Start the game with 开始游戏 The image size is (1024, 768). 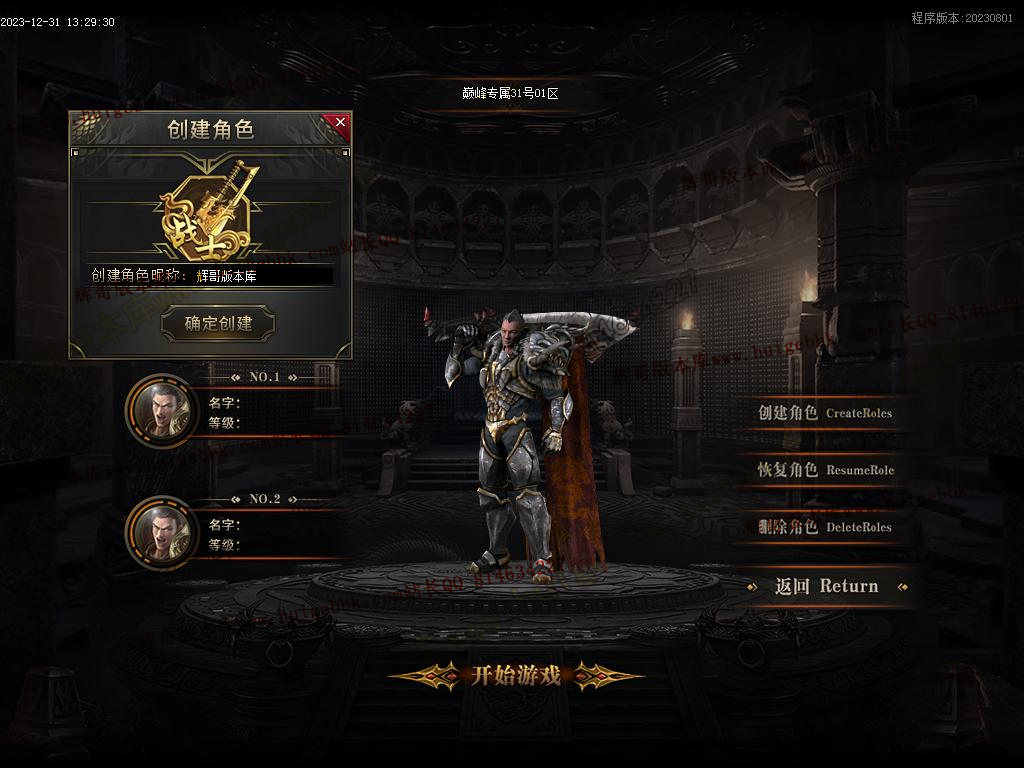(516, 676)
